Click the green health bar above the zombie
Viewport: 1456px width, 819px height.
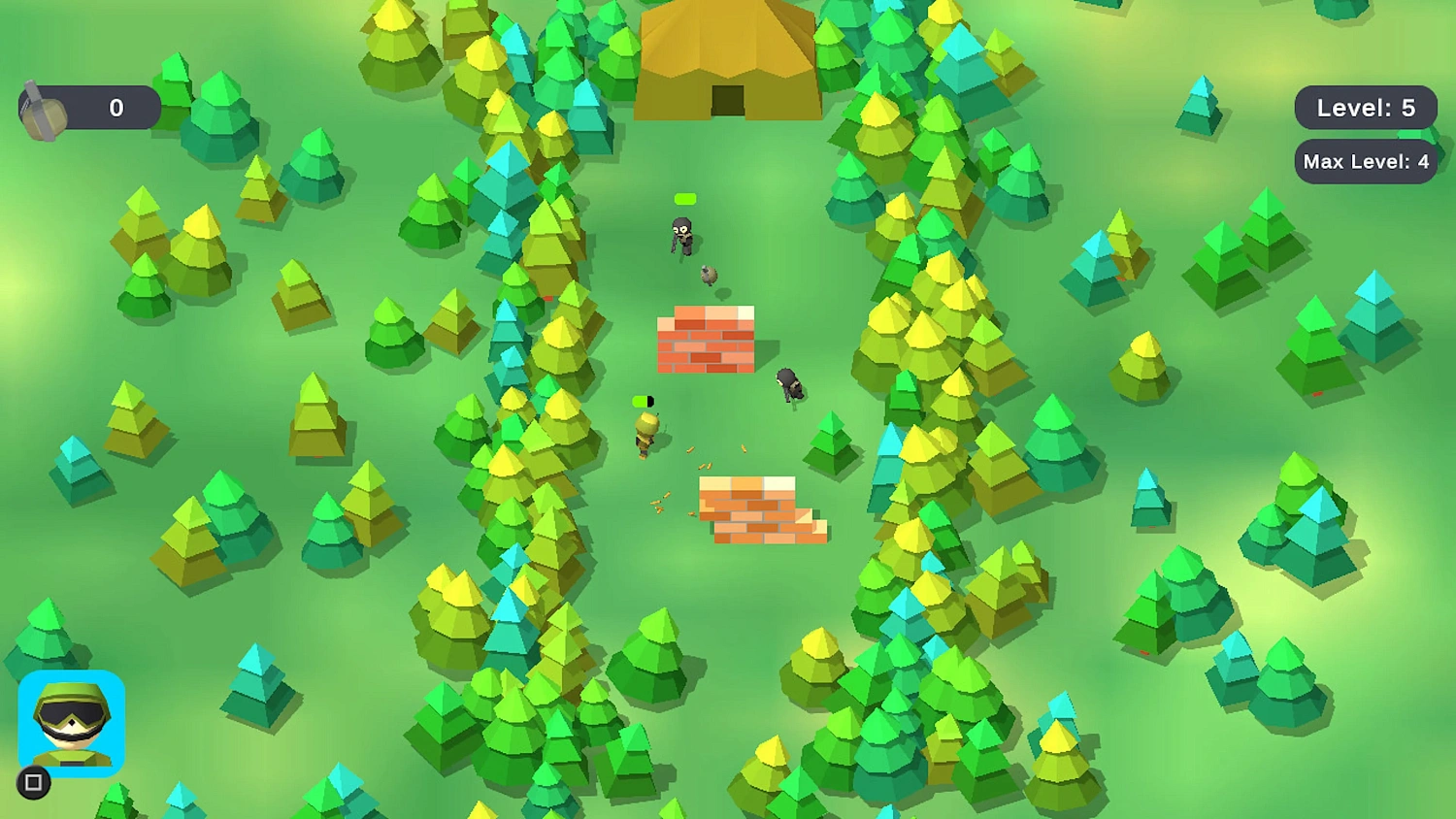pyautogui.click(x=686, y=197)
